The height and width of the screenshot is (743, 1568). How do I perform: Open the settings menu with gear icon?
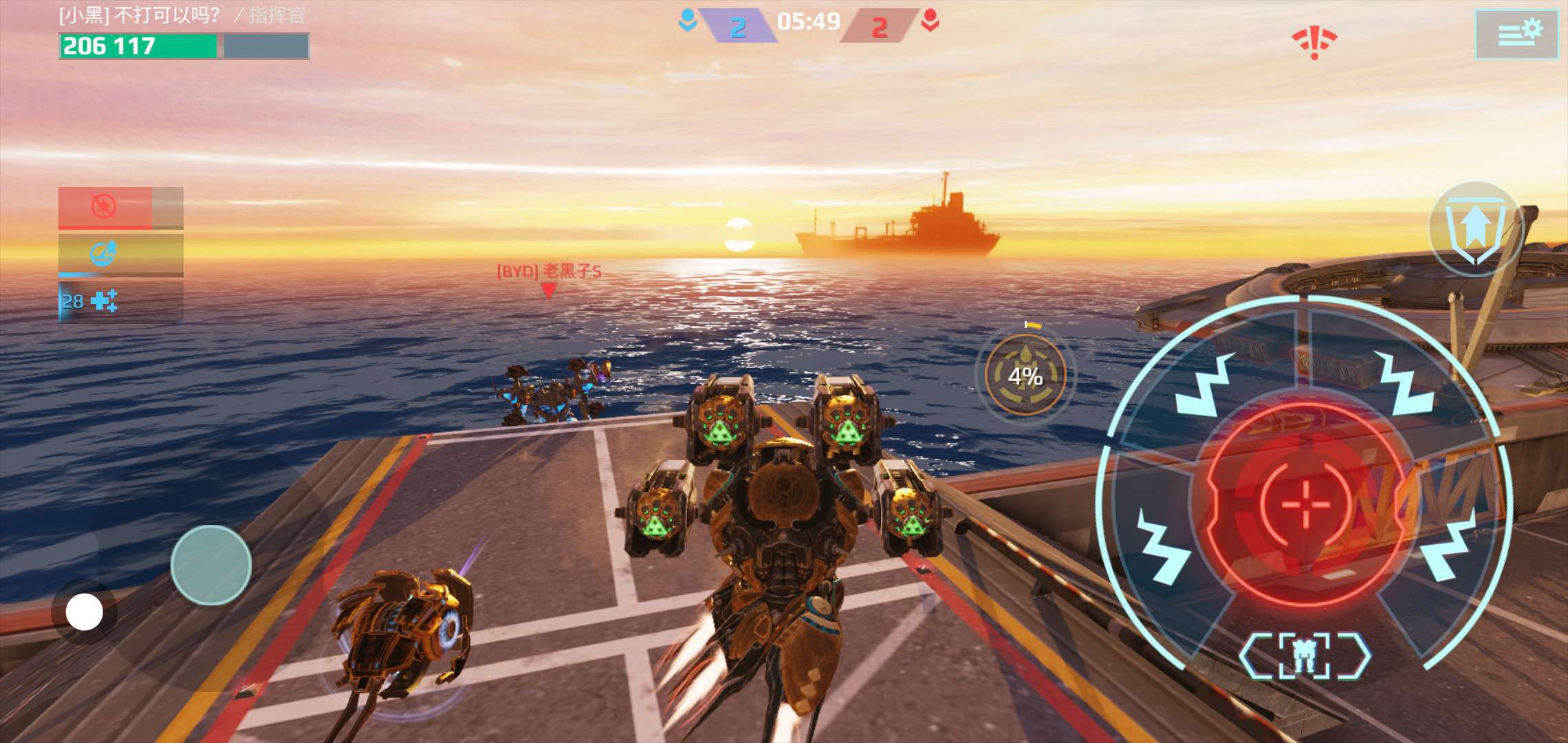pyautogui.click(x=1516, y=34)
